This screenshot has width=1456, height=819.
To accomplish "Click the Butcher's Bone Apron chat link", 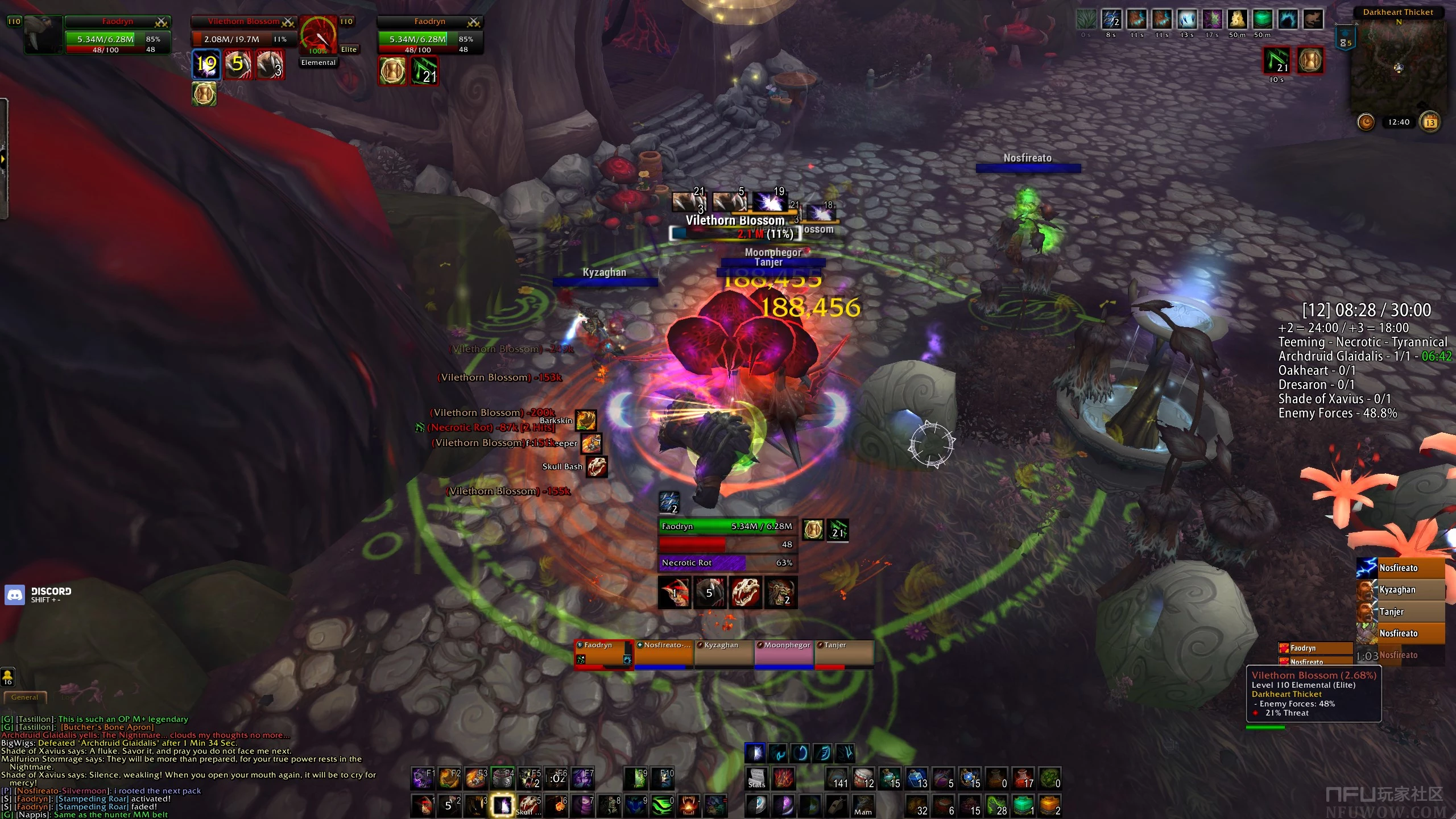I will pos(107,727).
